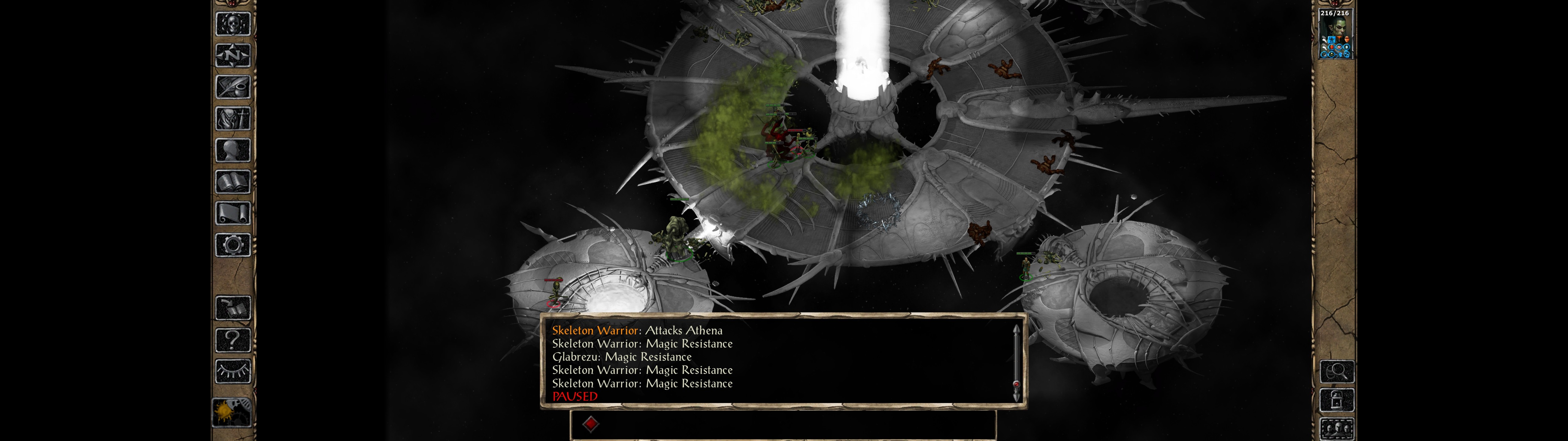Show the character record head icon
This screenshot has height=441, width=1568.
pyautogui.click(x=232, y=150)
